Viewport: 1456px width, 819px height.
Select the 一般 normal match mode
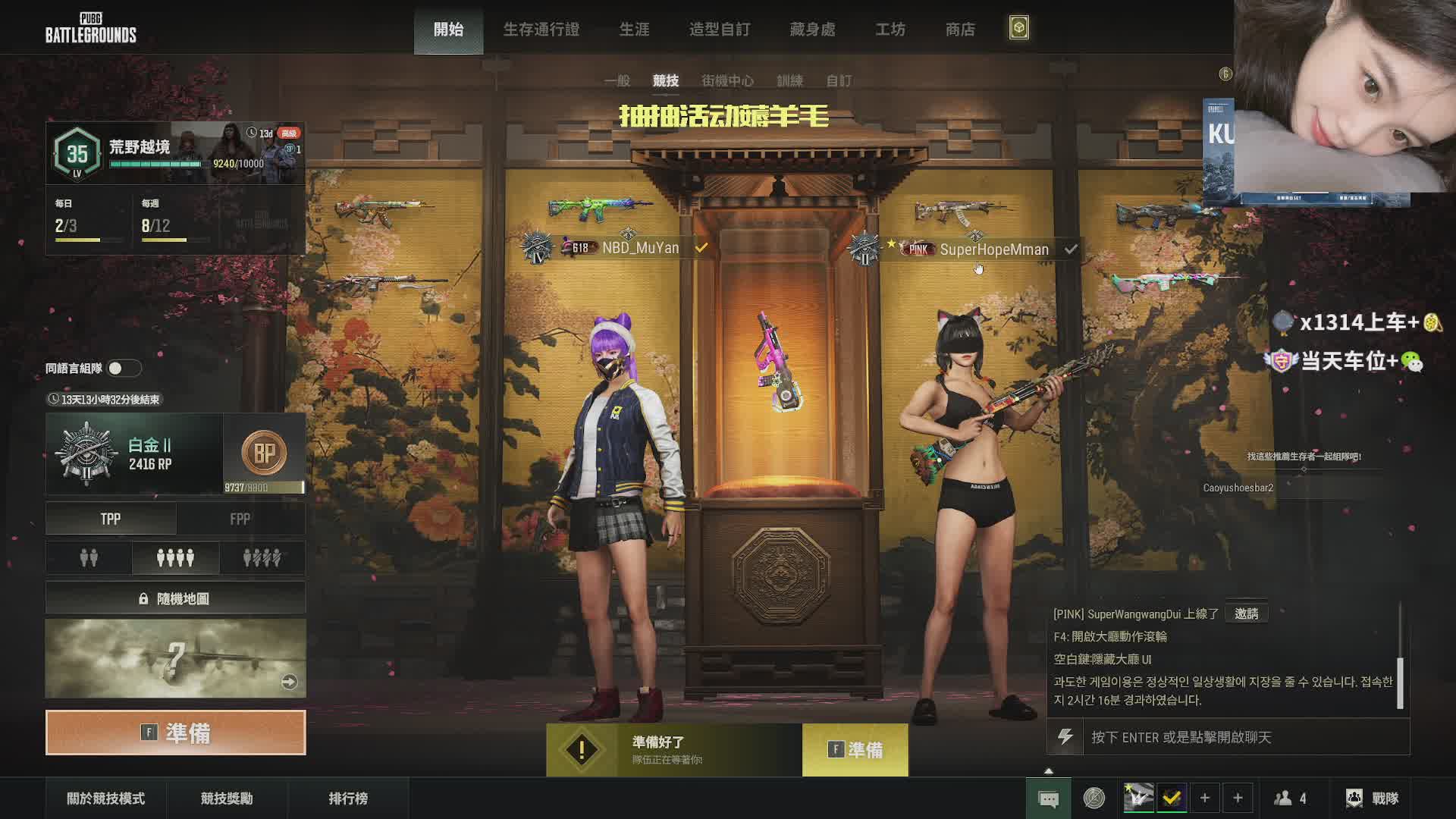click(617, 80)
